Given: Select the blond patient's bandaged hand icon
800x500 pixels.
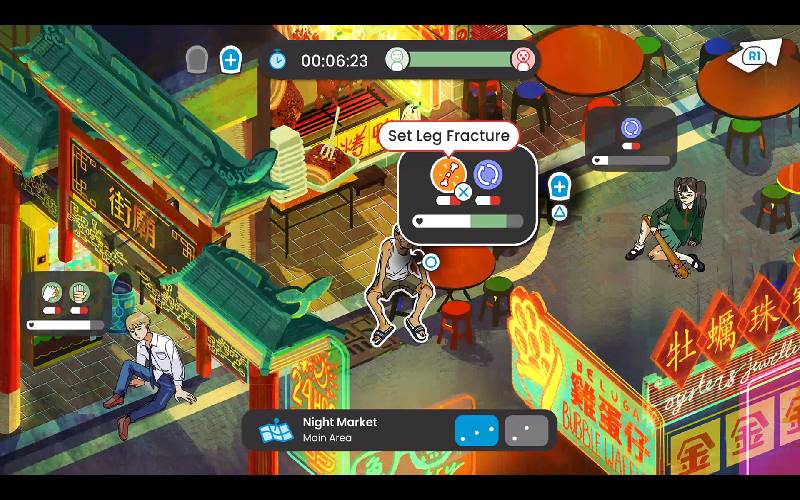Looking at the screenshot, I should (x=51, y=293).
